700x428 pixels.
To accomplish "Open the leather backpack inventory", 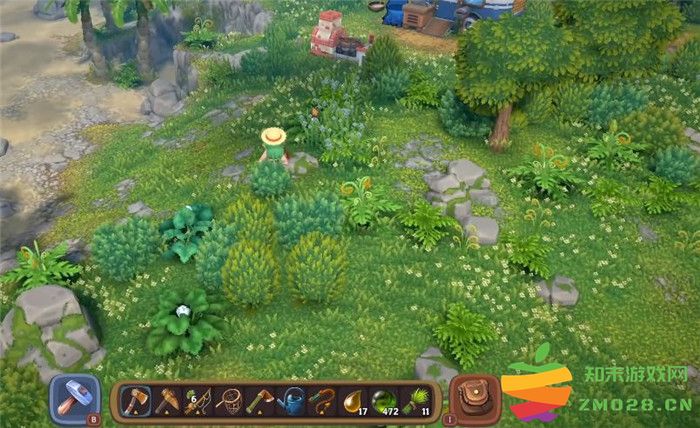I will click(475, 399).
